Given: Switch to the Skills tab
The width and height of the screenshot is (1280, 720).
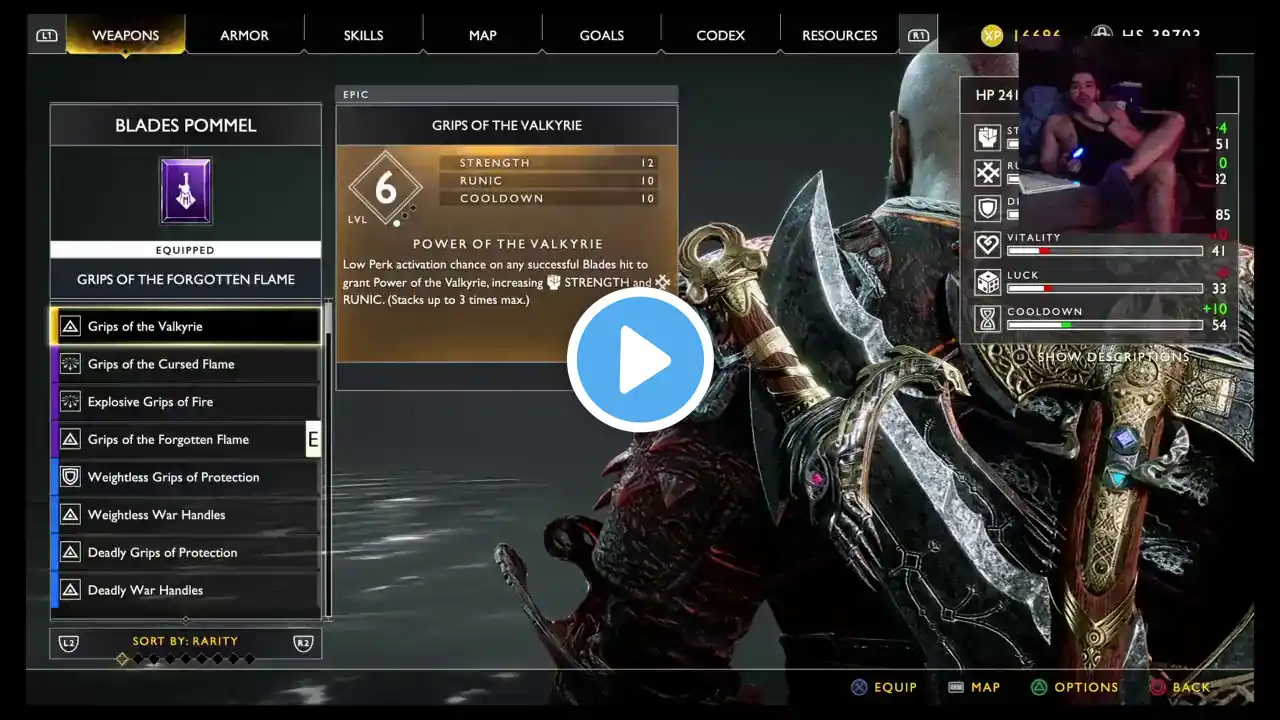Looking at the screenshot, I should pos(363,35).
